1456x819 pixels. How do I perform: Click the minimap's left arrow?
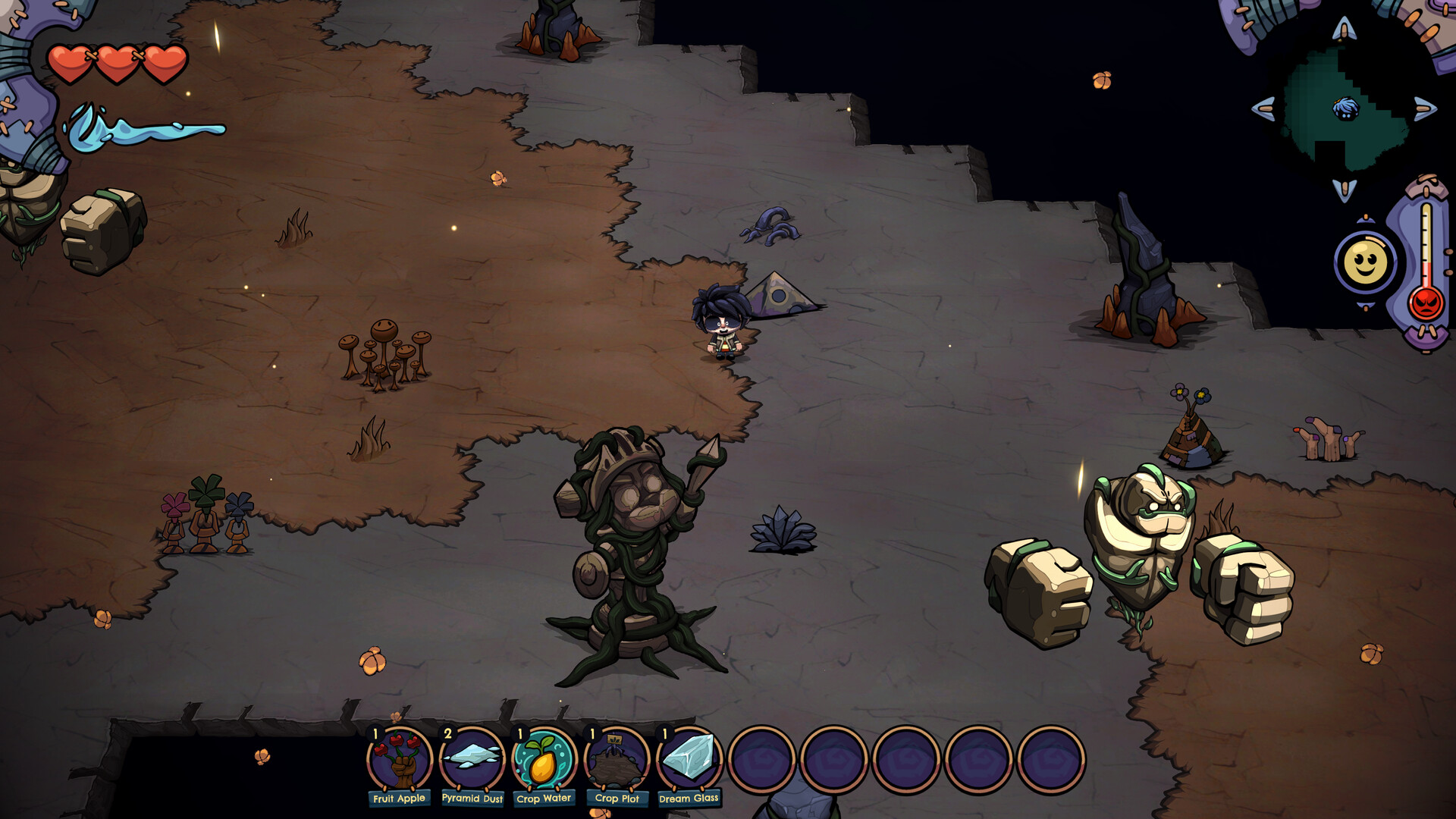[1263, 108]
